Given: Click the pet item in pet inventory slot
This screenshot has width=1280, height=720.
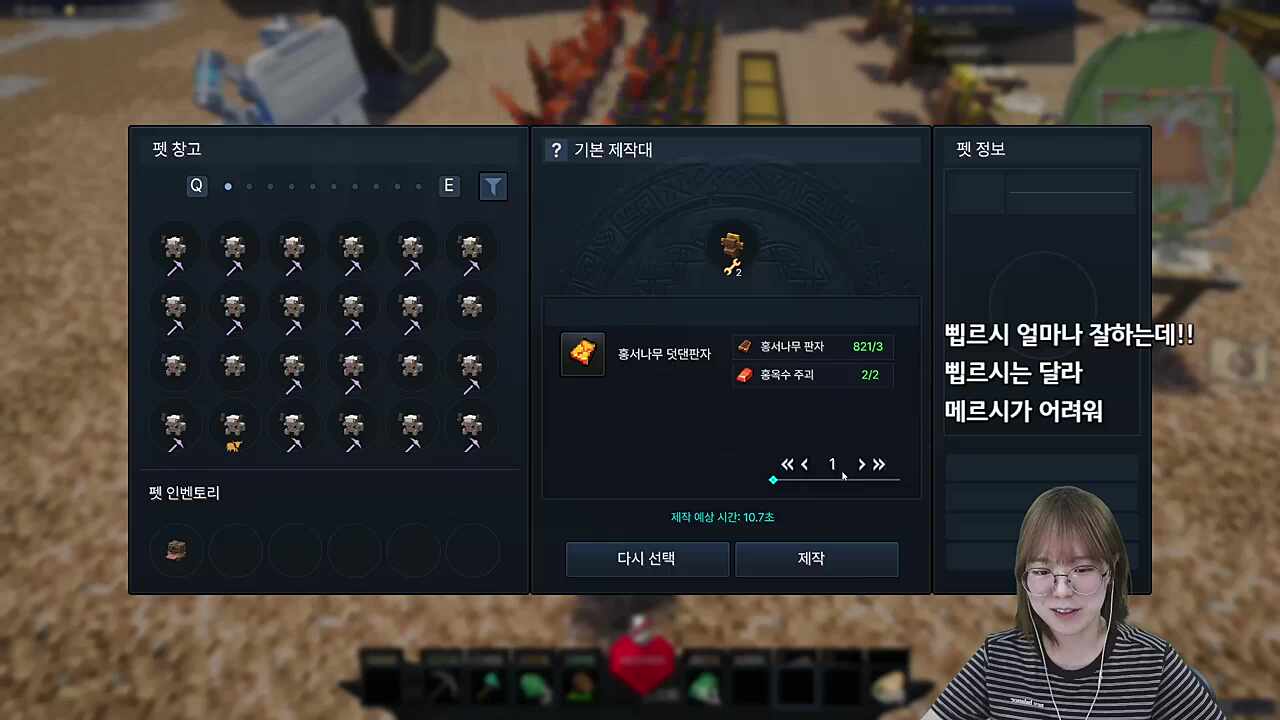Looking at the screenshot, I should tap(176, 550).
